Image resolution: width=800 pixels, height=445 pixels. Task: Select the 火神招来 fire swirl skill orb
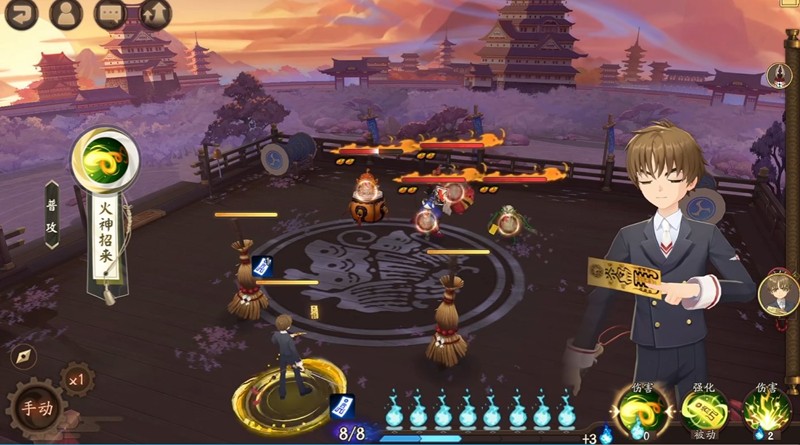105,158
